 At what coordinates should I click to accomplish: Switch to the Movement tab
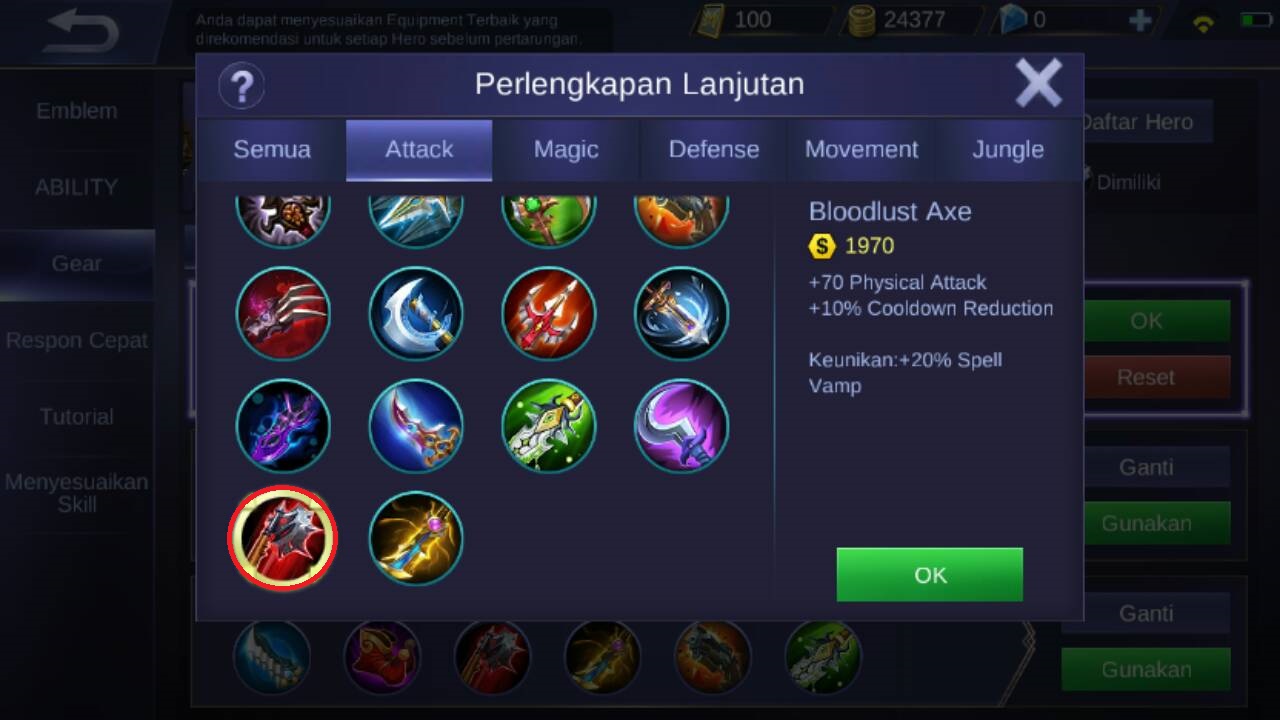click(861, 150)
